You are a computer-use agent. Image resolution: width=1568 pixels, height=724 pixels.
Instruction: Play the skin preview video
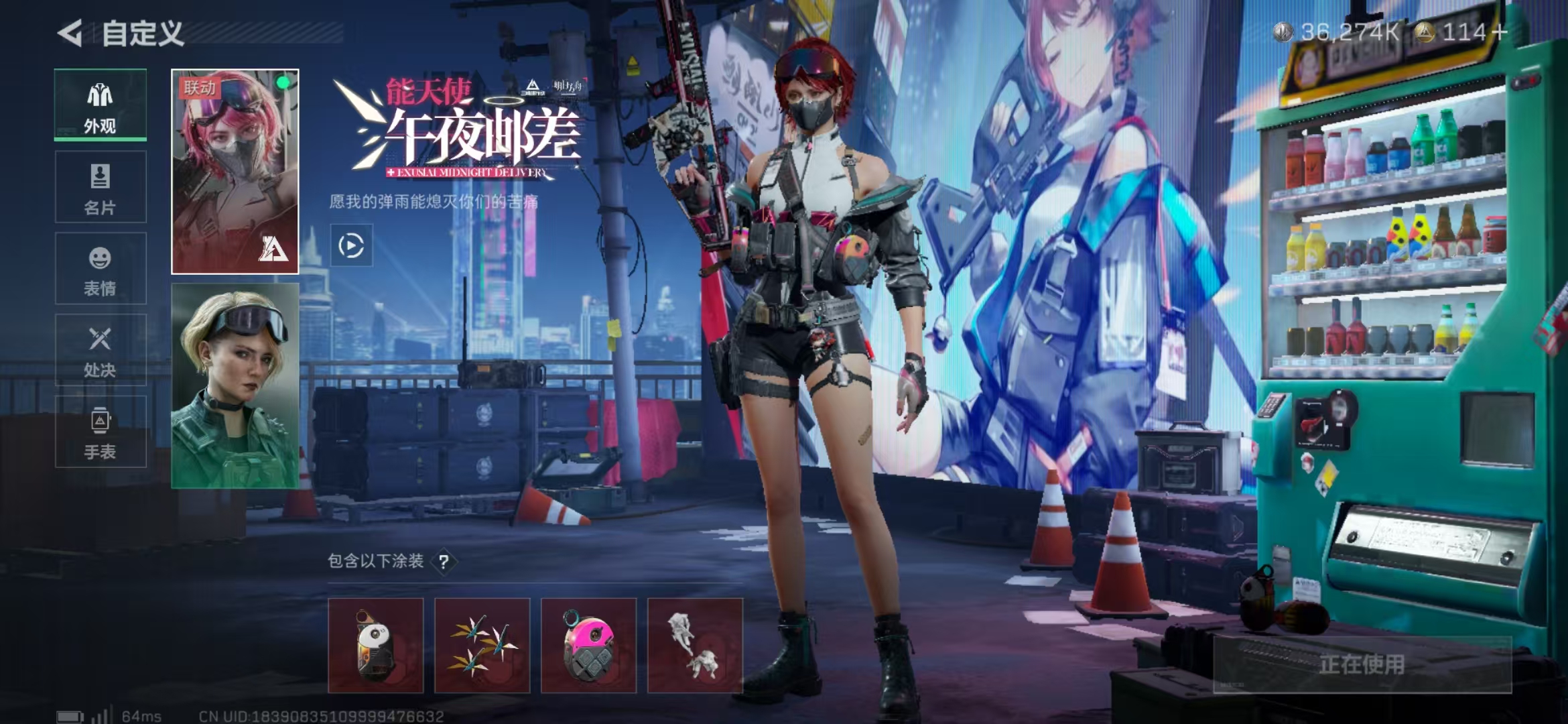tap(351, 245)
